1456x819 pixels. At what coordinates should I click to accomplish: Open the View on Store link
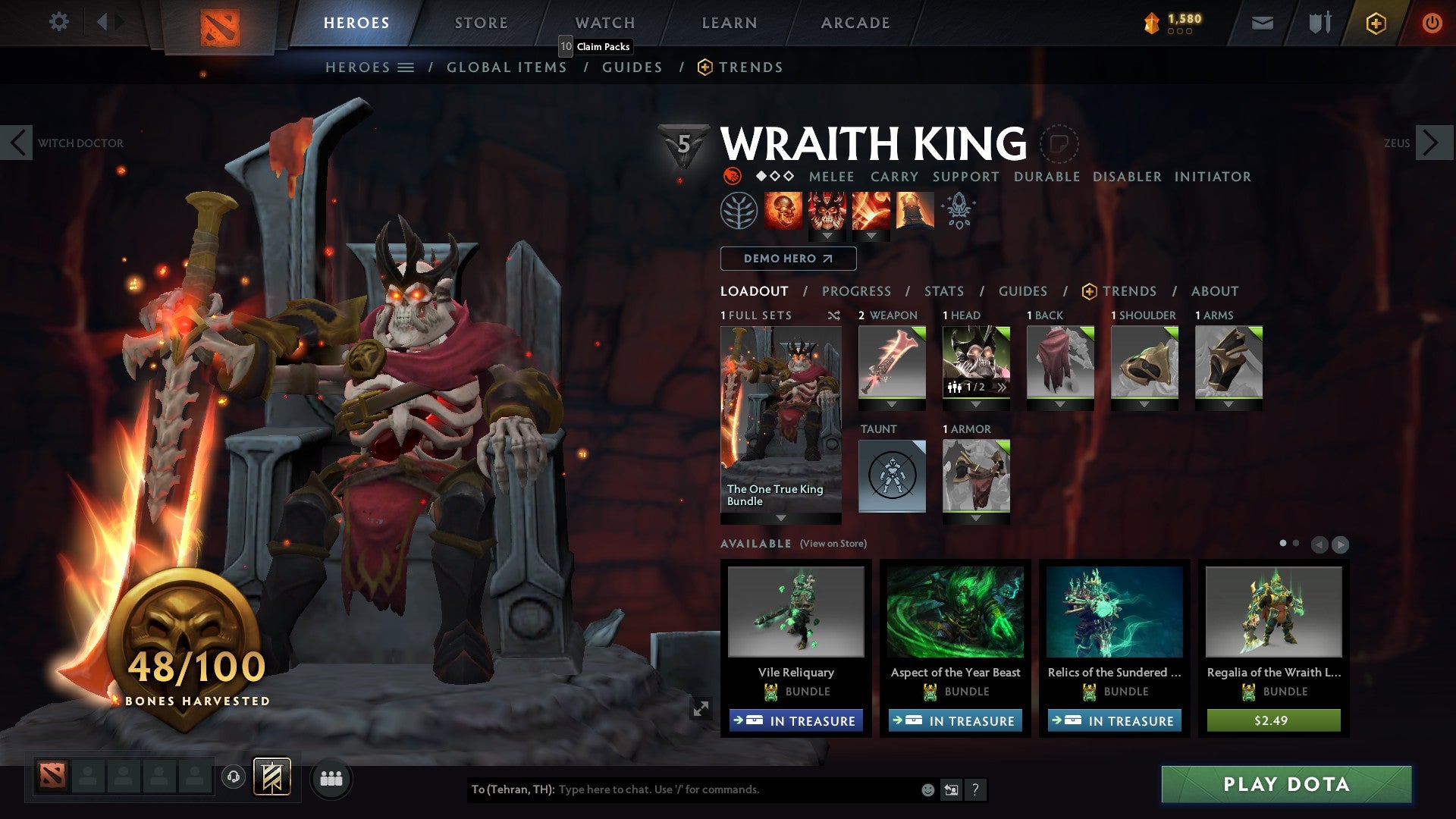(834, 544)
